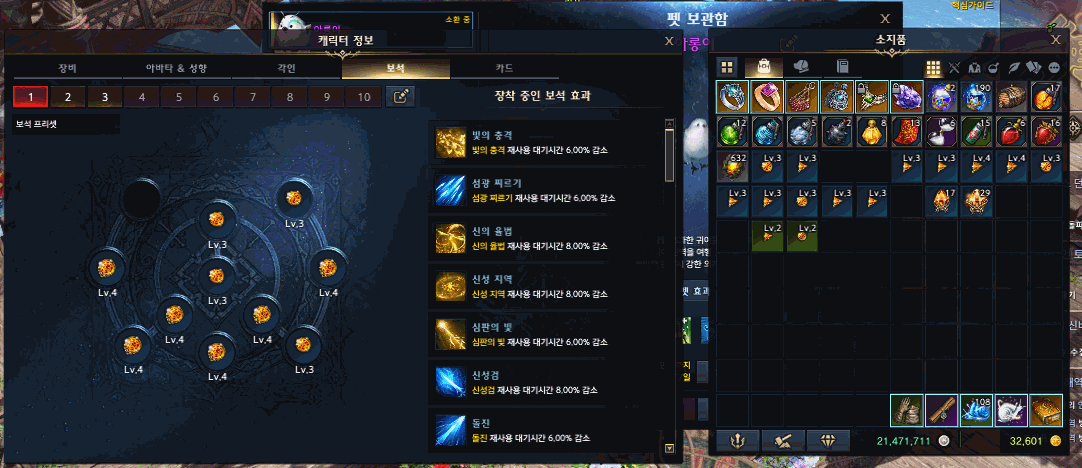
Task: Switch to the 장비 equipment tab
Action: click(x=66, y=69)
